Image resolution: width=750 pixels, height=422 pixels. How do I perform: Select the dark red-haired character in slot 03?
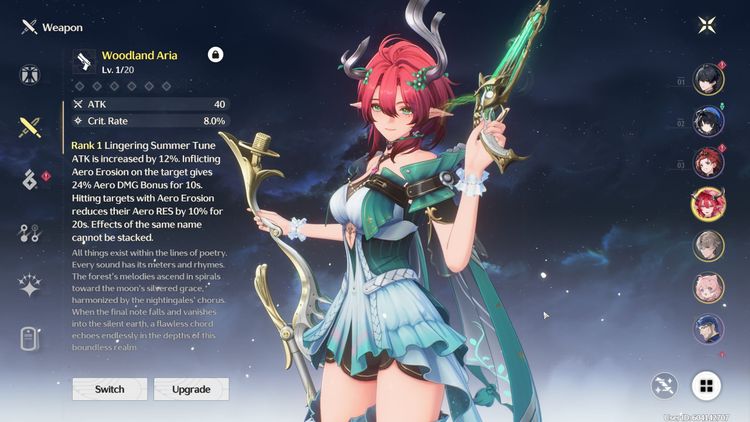point(708,163)
